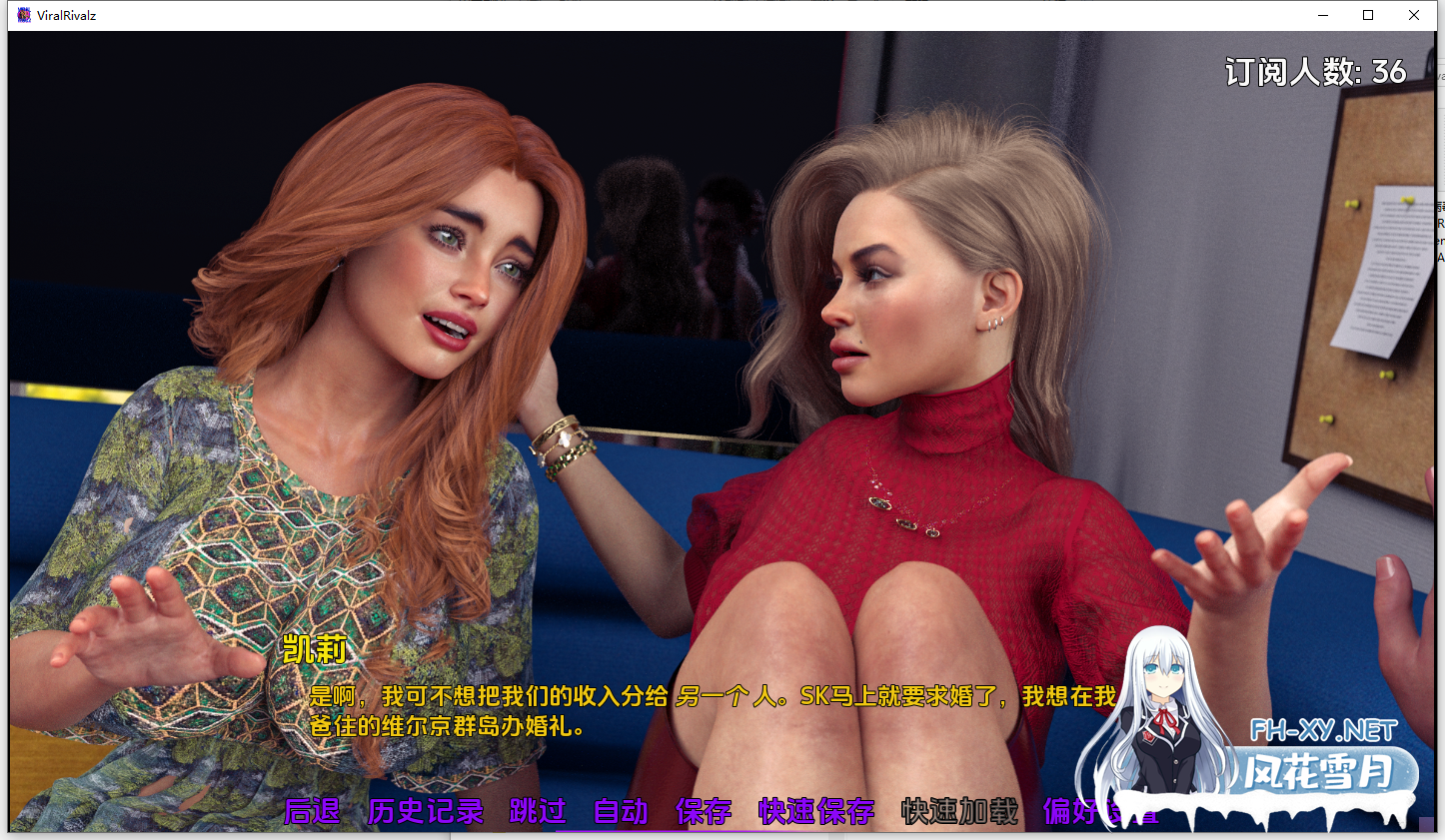Click the highlight underline beneath 自动

(x=622, y=829)
